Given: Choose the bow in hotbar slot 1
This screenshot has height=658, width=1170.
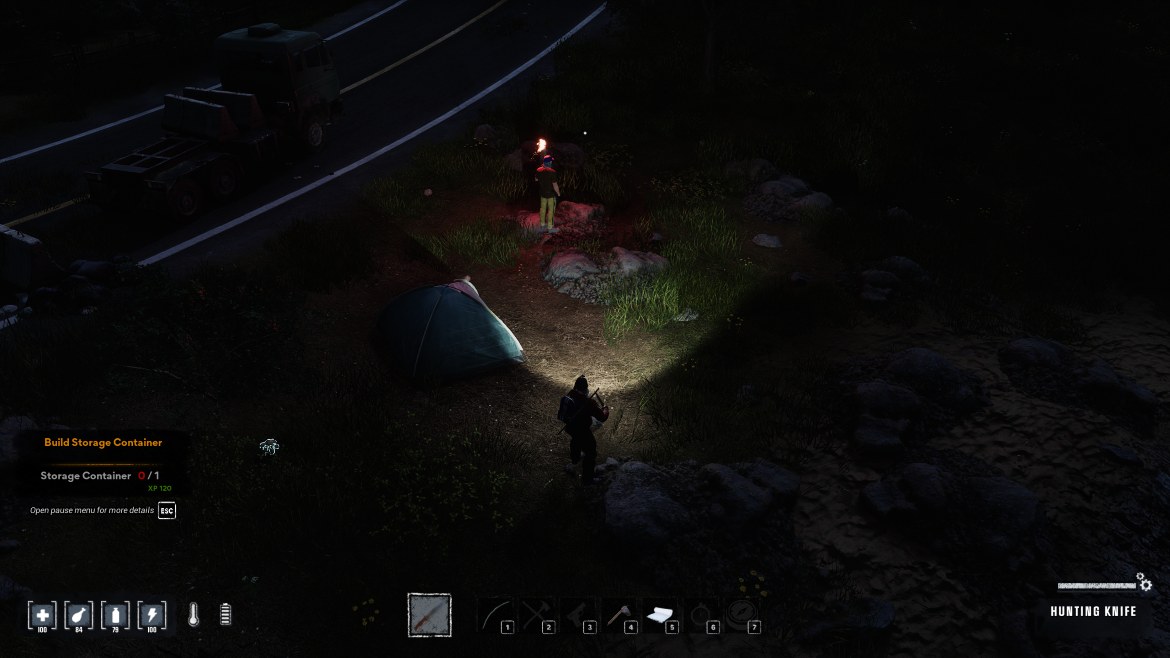Looking at the screenshot, I should 495,615.
